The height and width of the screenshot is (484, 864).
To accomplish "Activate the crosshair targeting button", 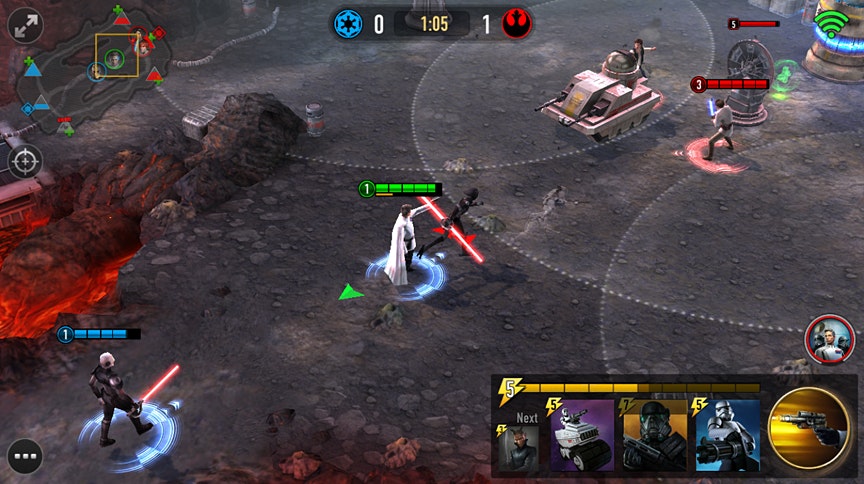I will (26, 160).
